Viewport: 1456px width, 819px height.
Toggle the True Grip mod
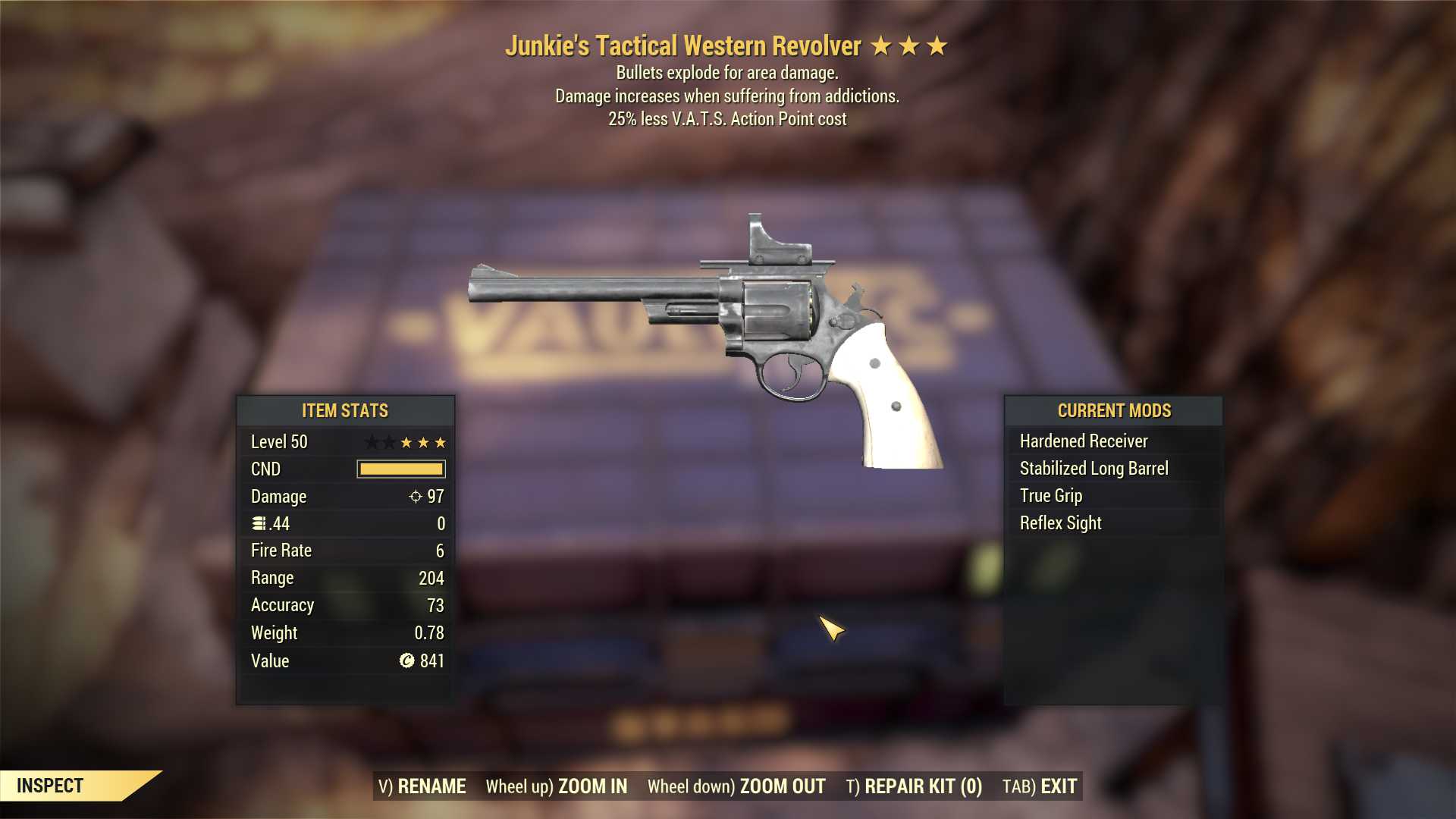[x=1050, y=495]
